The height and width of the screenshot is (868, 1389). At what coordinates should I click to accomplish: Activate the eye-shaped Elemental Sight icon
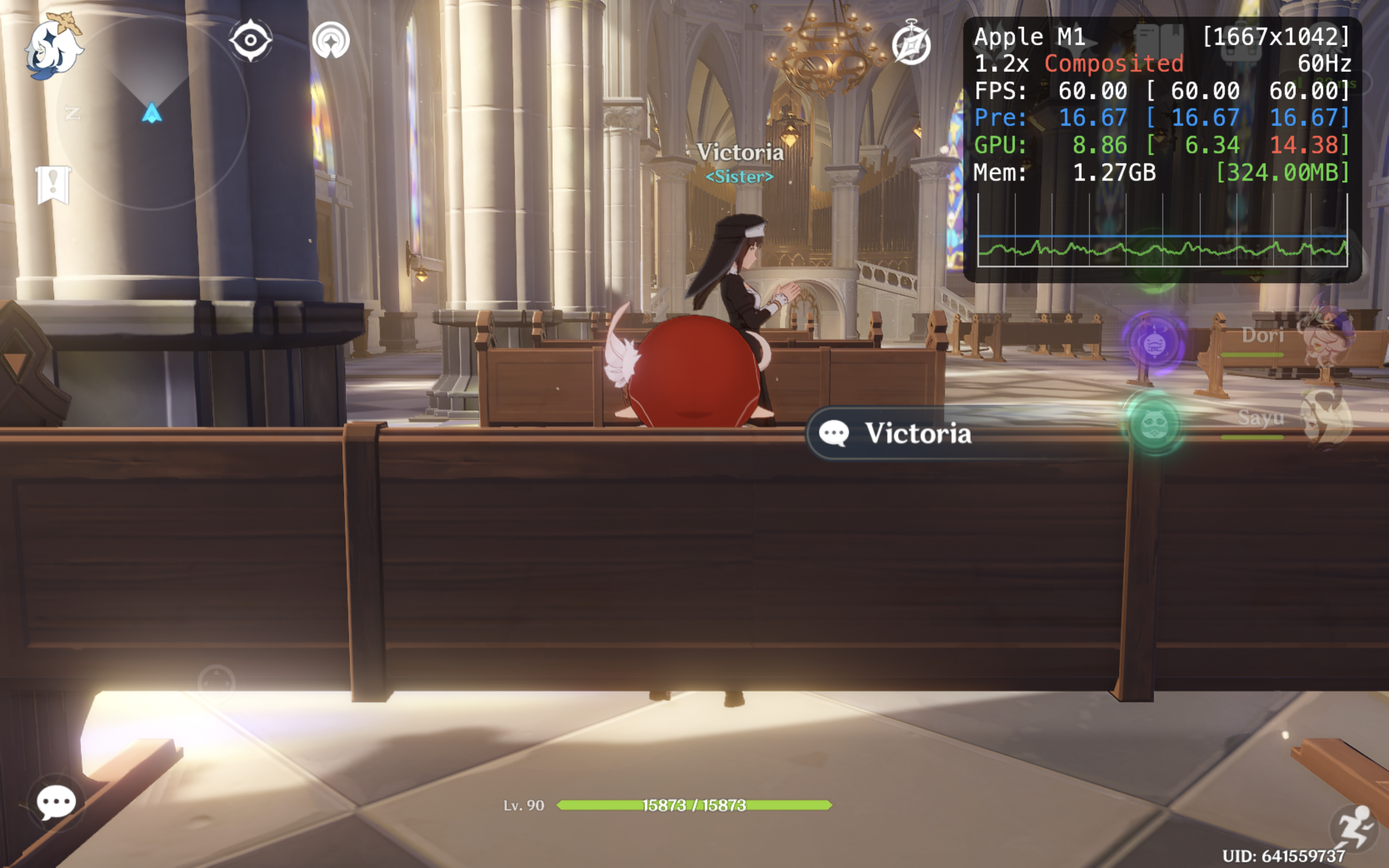[x=251, y=40]
